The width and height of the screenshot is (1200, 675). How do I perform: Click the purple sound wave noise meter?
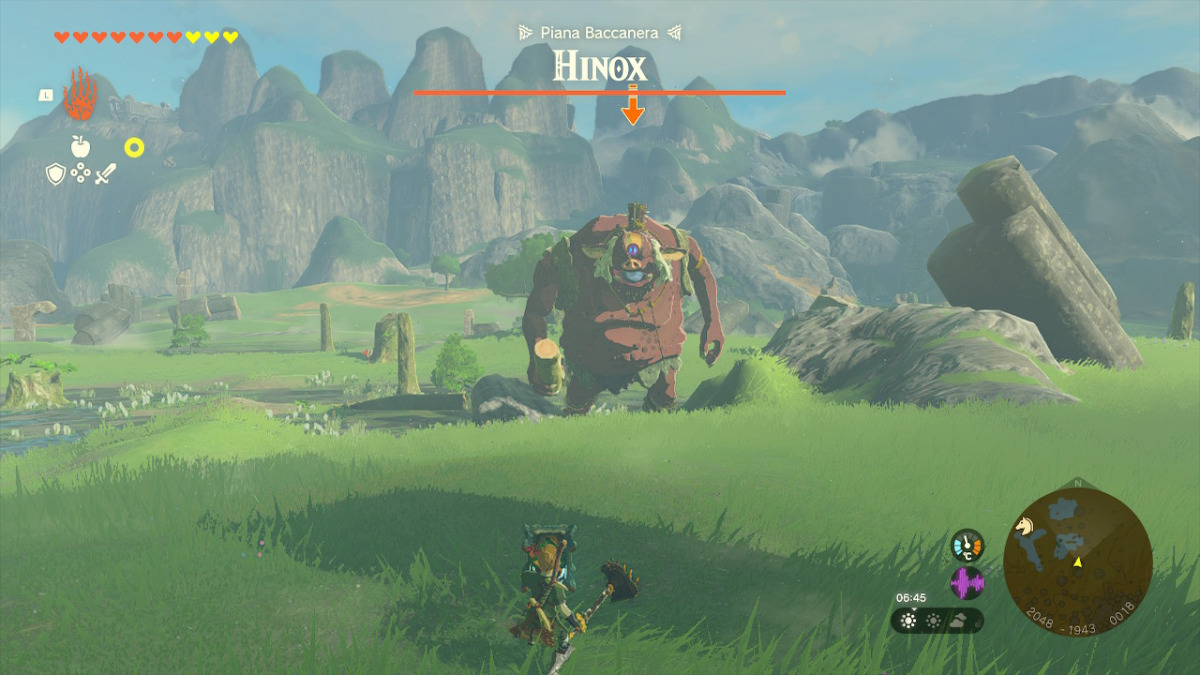pos(967,583)
